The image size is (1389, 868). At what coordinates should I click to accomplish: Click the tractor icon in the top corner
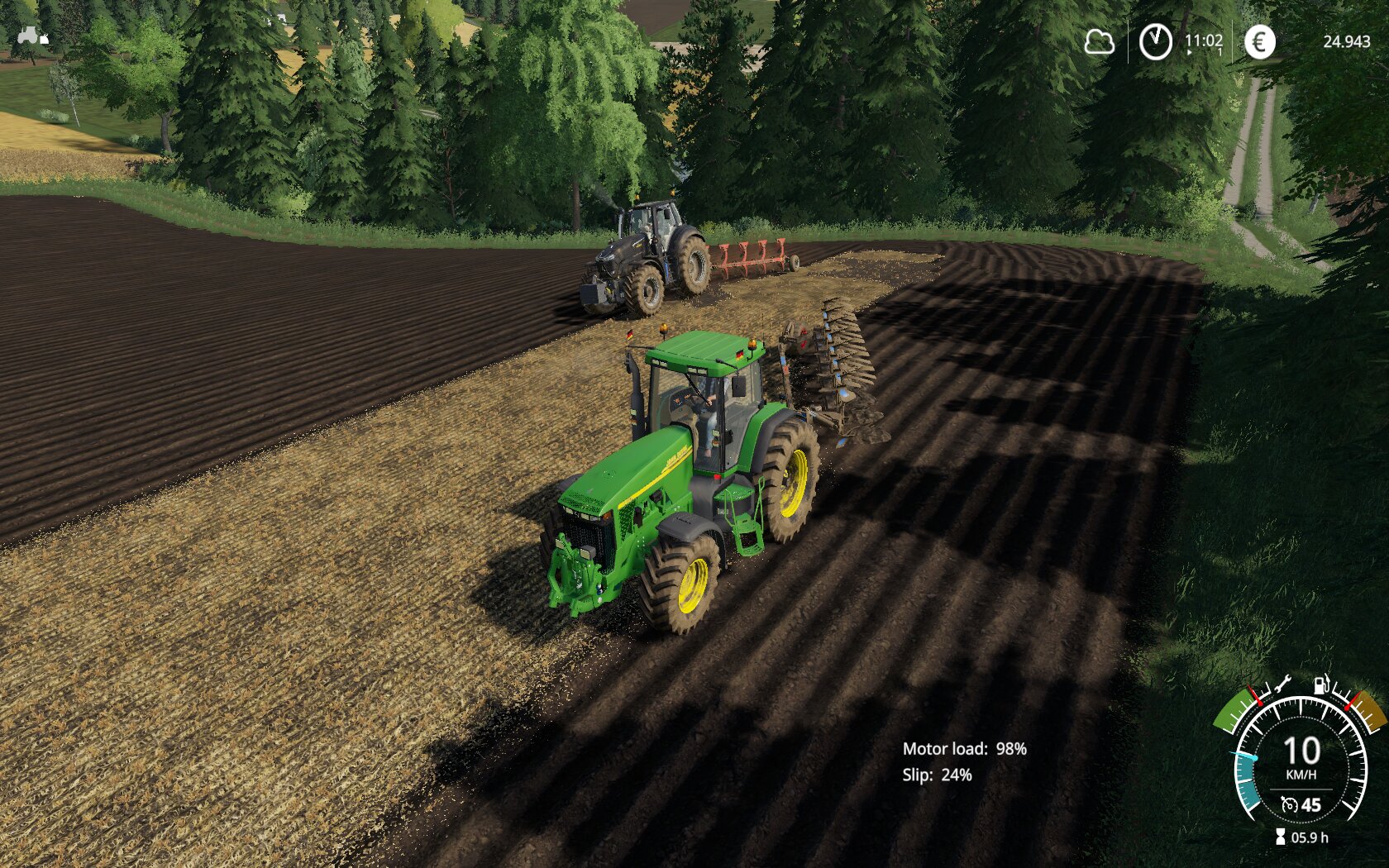click(31, 36)
